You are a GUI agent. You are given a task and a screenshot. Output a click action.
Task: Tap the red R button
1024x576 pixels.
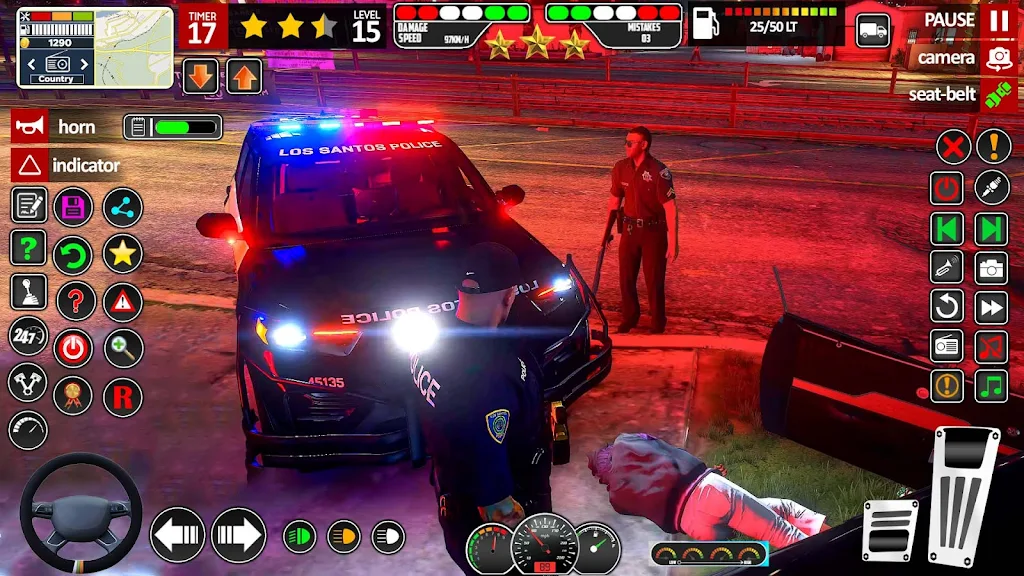tap(123, 397)
